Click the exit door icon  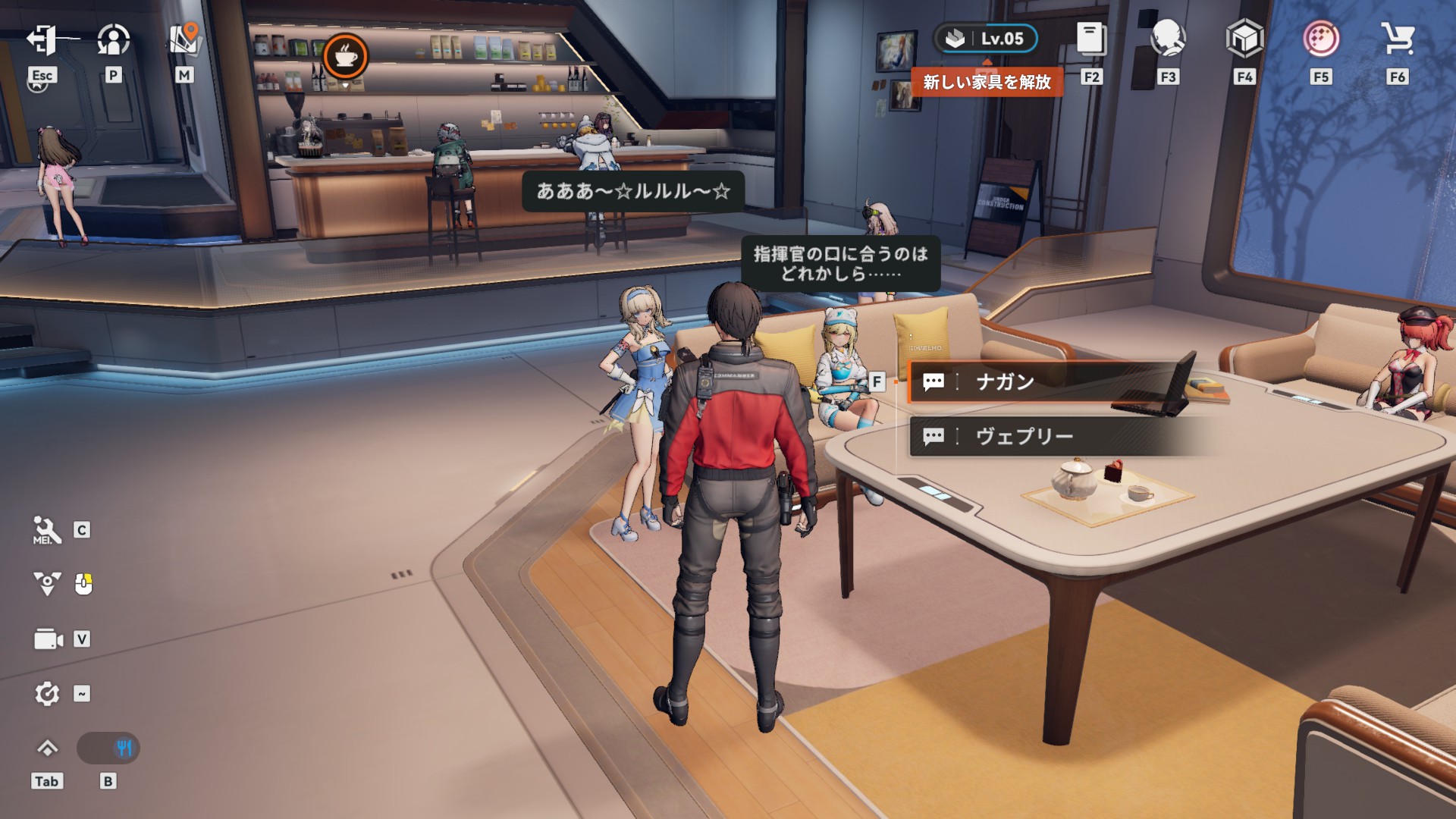[x=42, y=40]
